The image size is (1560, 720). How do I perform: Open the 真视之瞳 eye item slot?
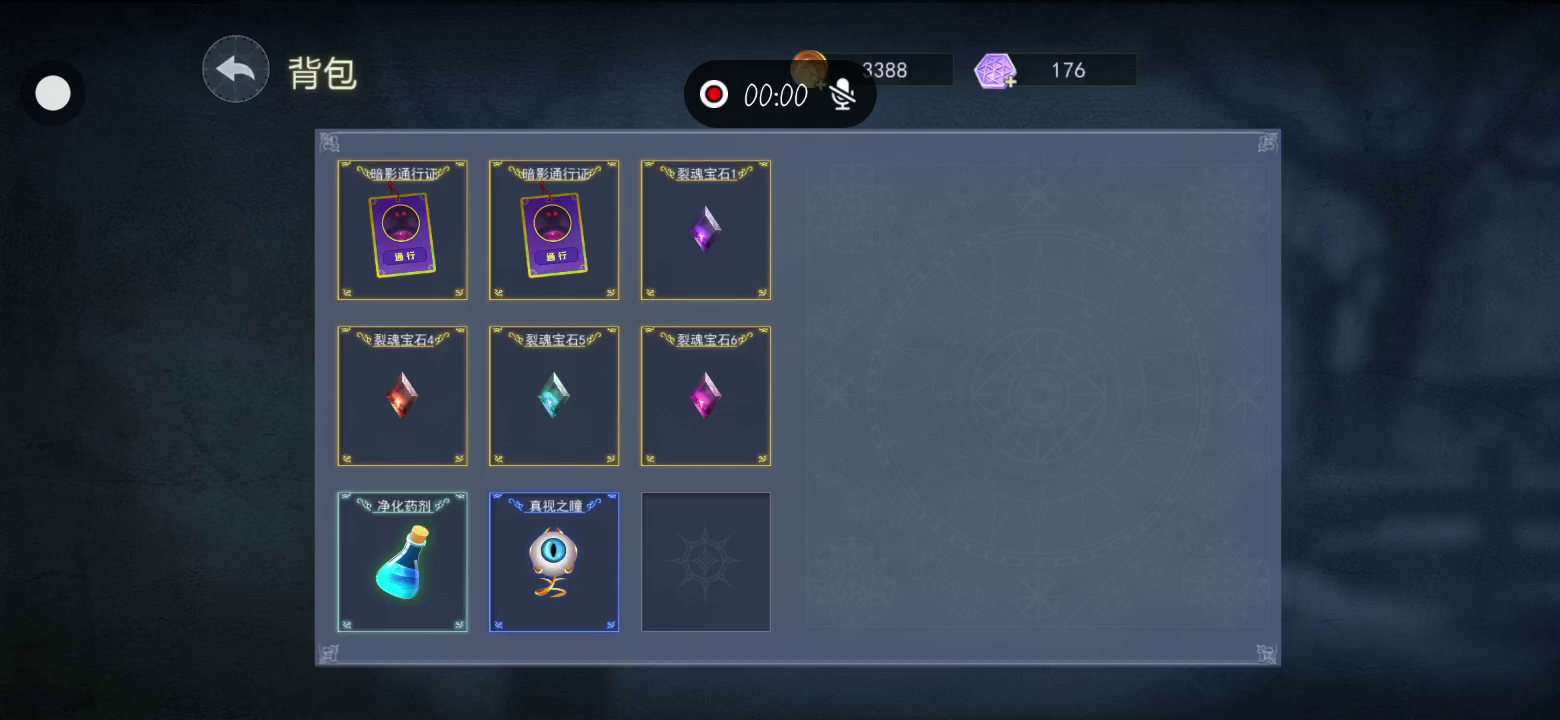pos(553,562)
